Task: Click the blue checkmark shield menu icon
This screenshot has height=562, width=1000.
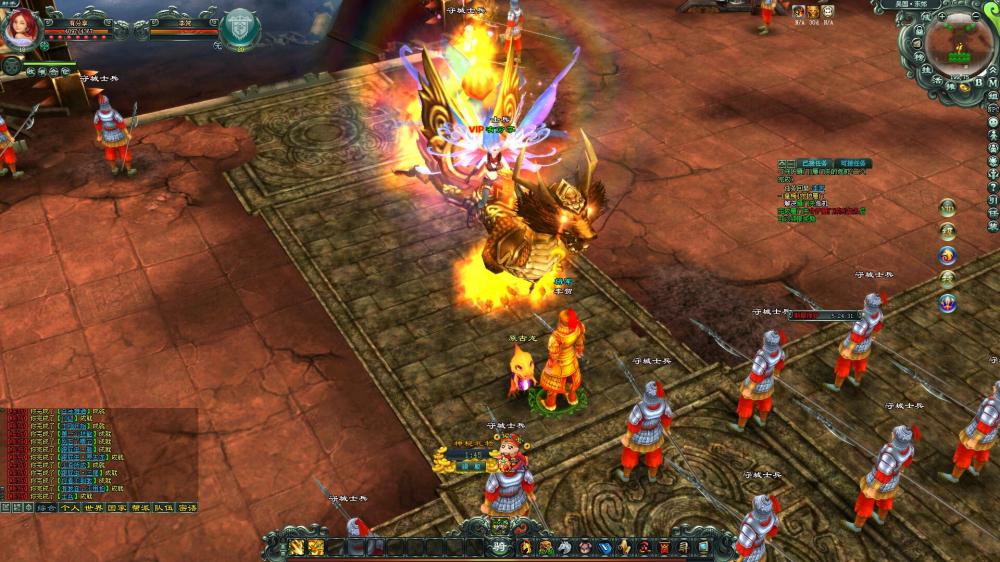Action: [603, 547]
